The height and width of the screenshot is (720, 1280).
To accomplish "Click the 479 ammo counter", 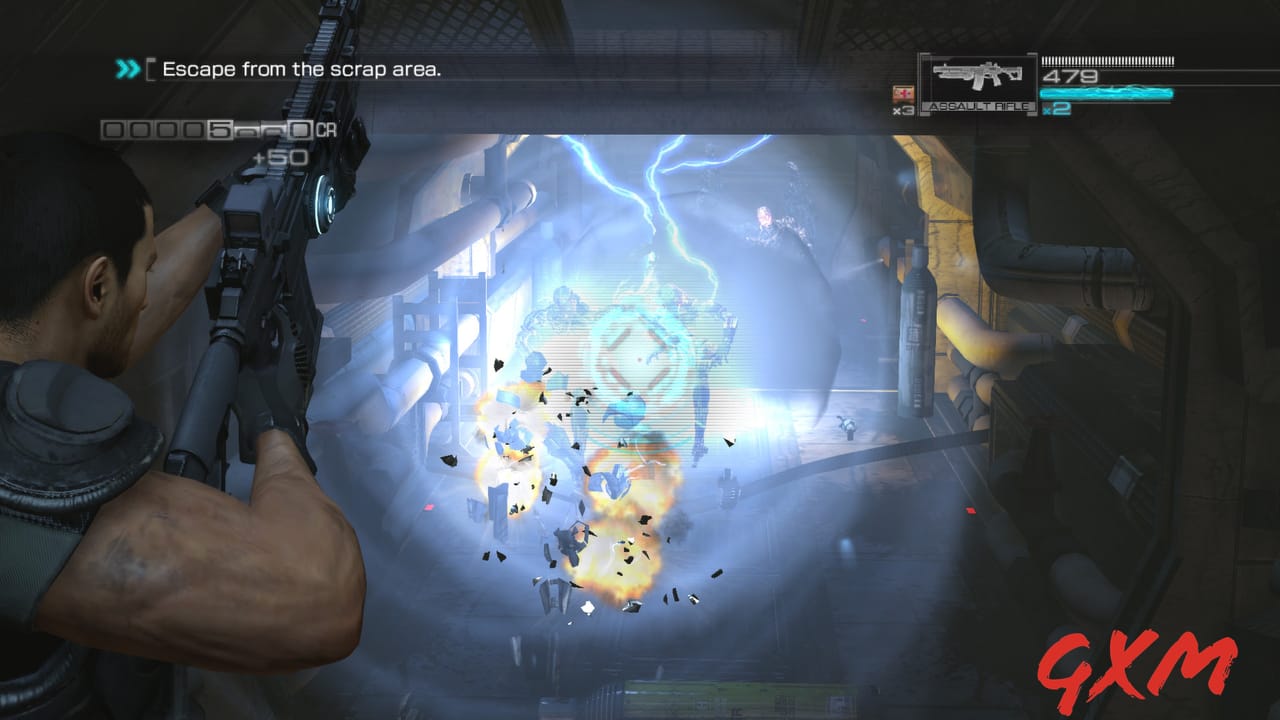I will [x=1068, y=74].
